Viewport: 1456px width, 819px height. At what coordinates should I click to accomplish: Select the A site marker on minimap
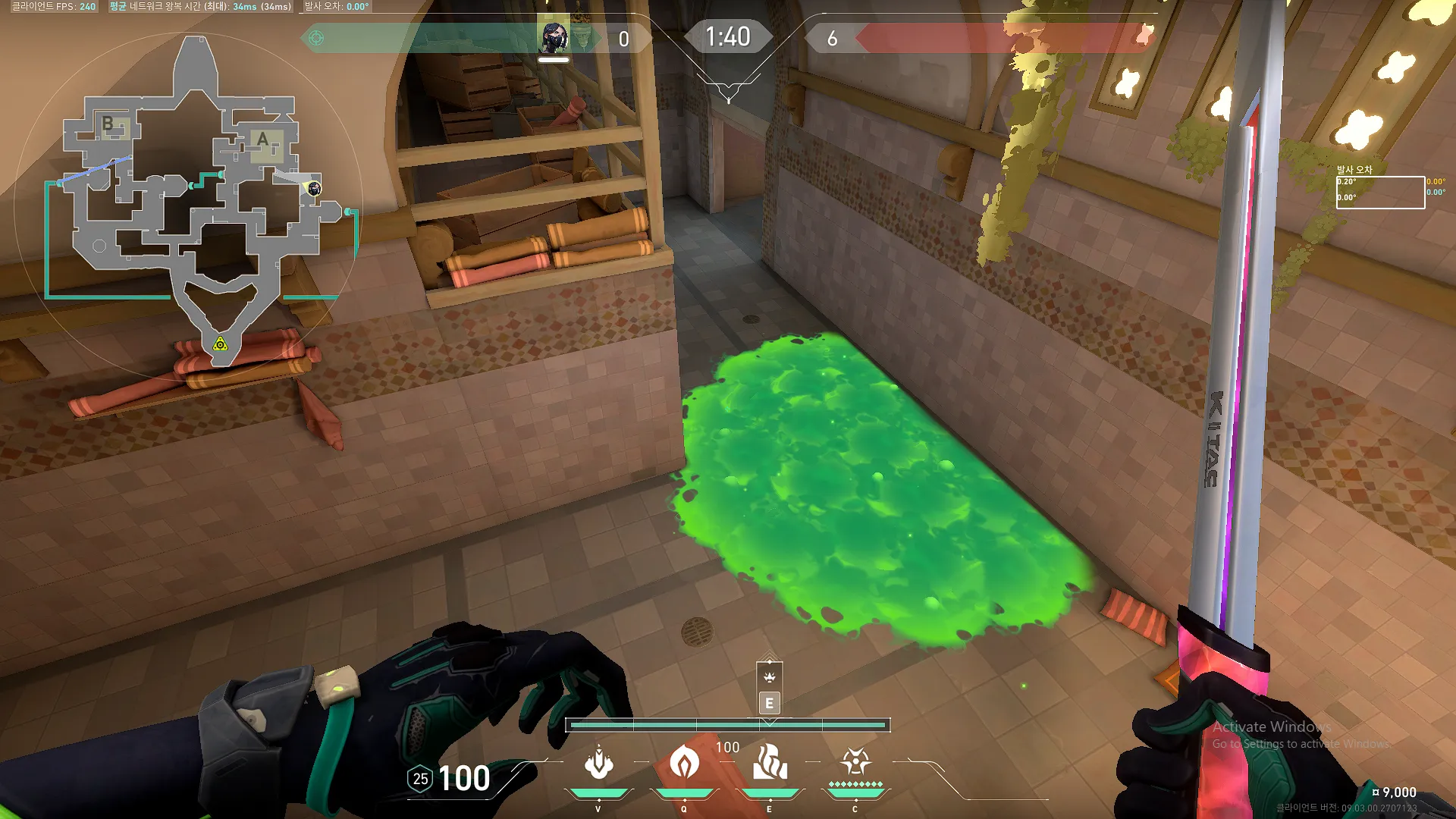tap(263, 140)
